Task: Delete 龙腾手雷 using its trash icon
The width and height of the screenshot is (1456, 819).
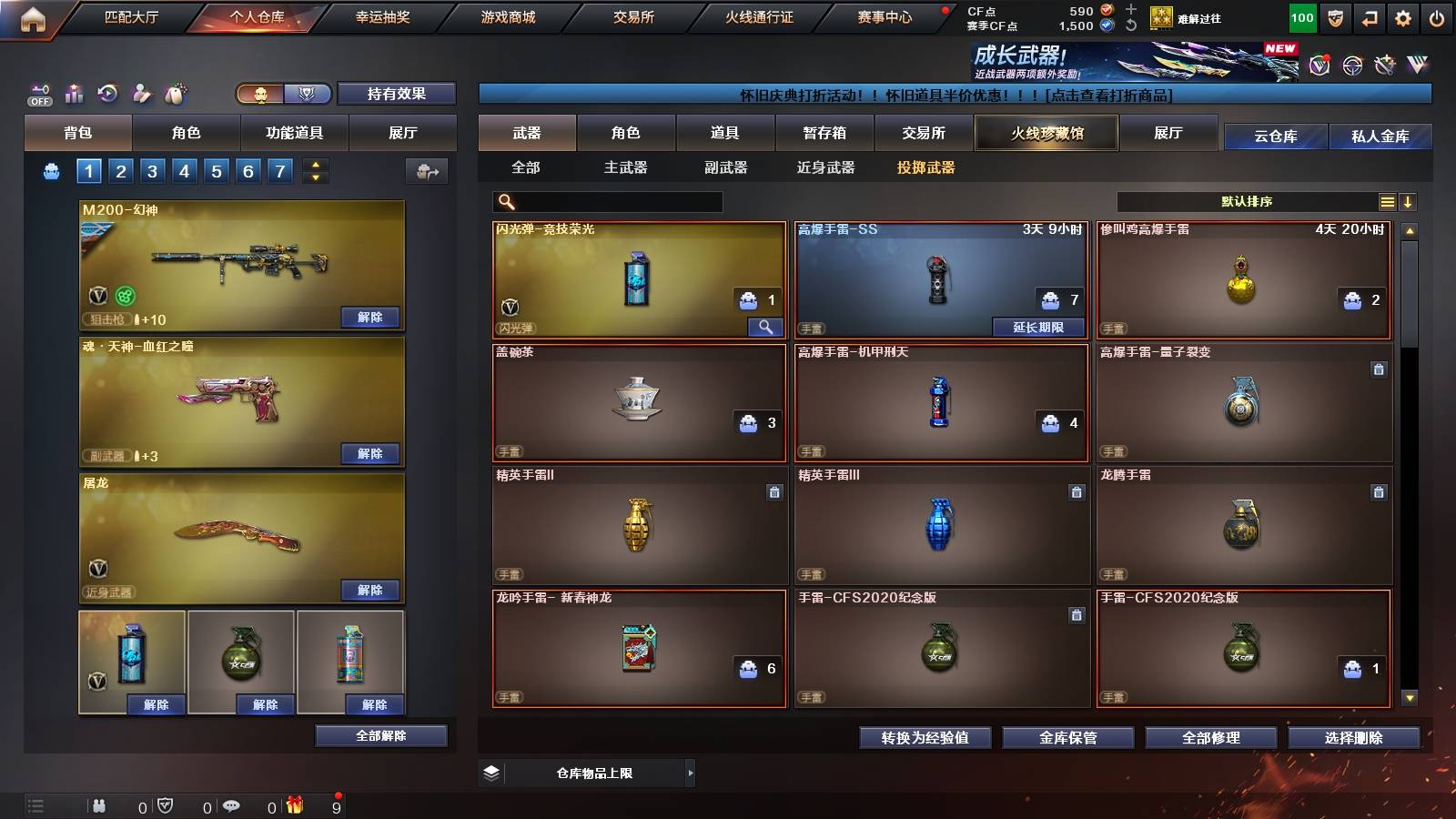Action: pos(1377,493)
